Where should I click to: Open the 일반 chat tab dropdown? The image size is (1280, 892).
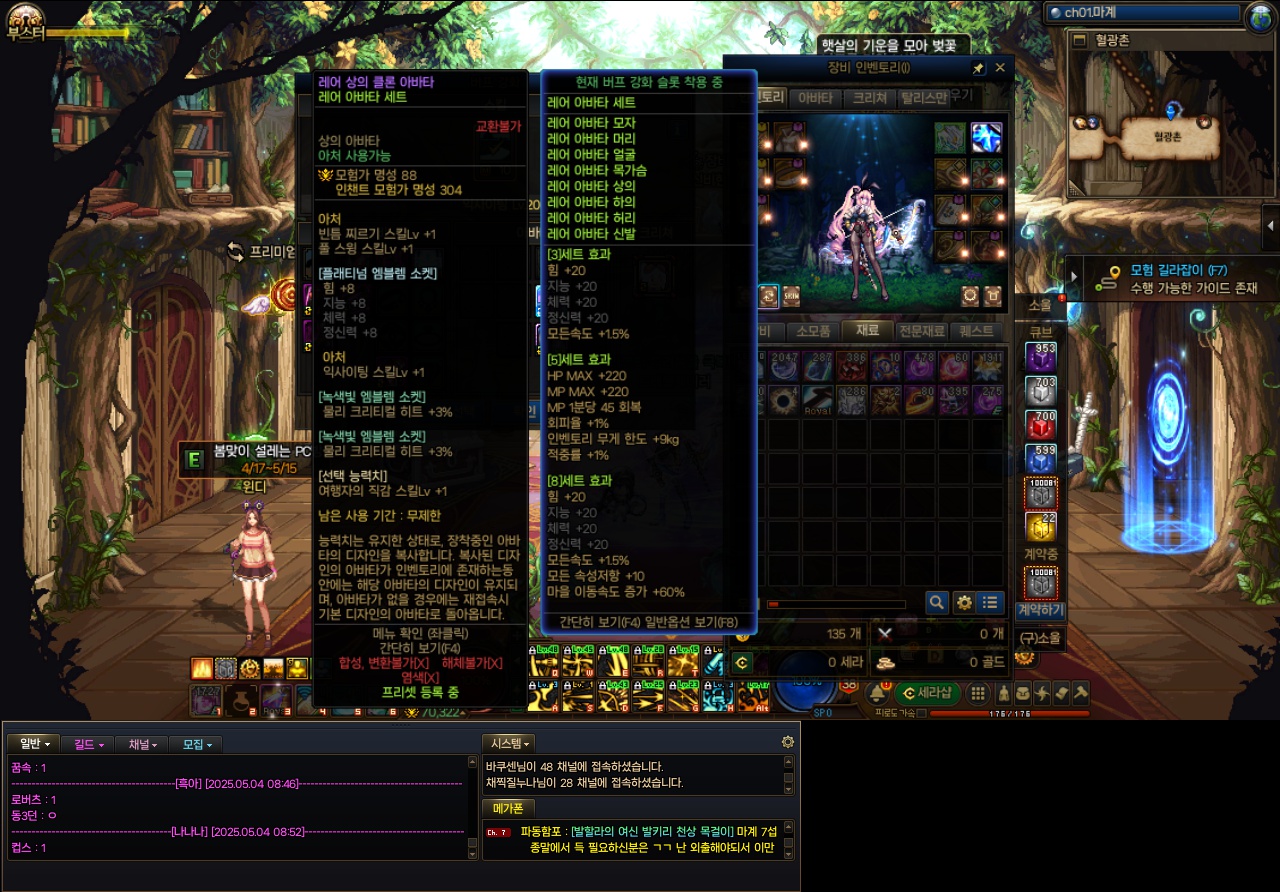[35, 744]
